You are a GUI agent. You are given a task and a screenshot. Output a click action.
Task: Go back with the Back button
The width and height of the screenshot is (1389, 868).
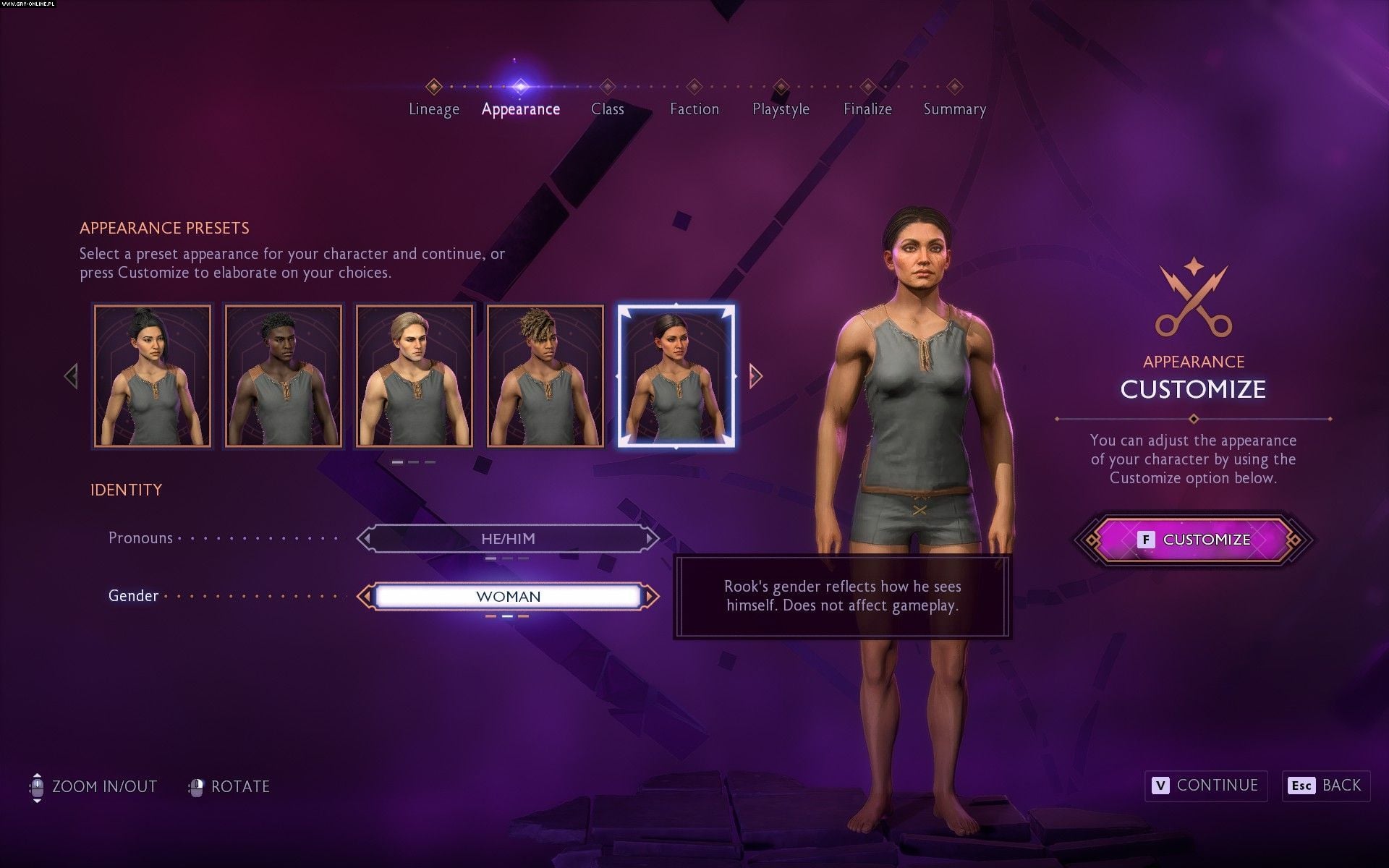pos(1326,786)
